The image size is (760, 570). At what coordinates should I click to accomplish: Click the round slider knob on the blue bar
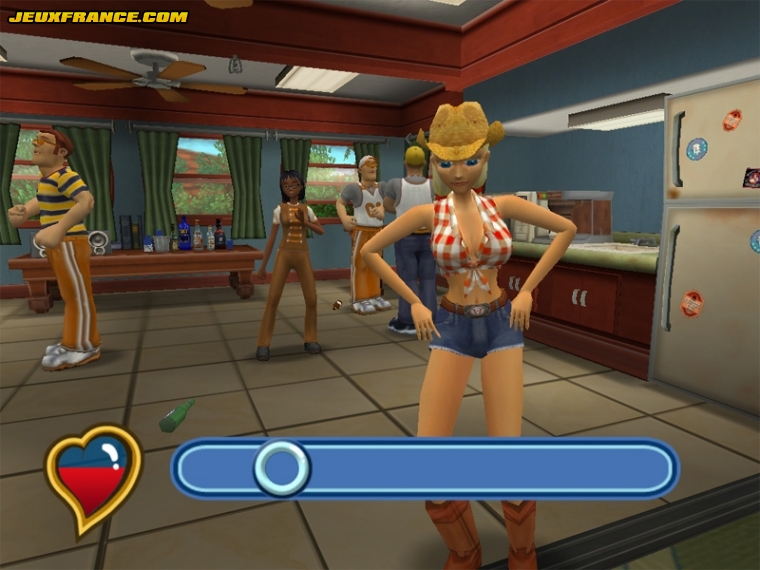[282, 467]
